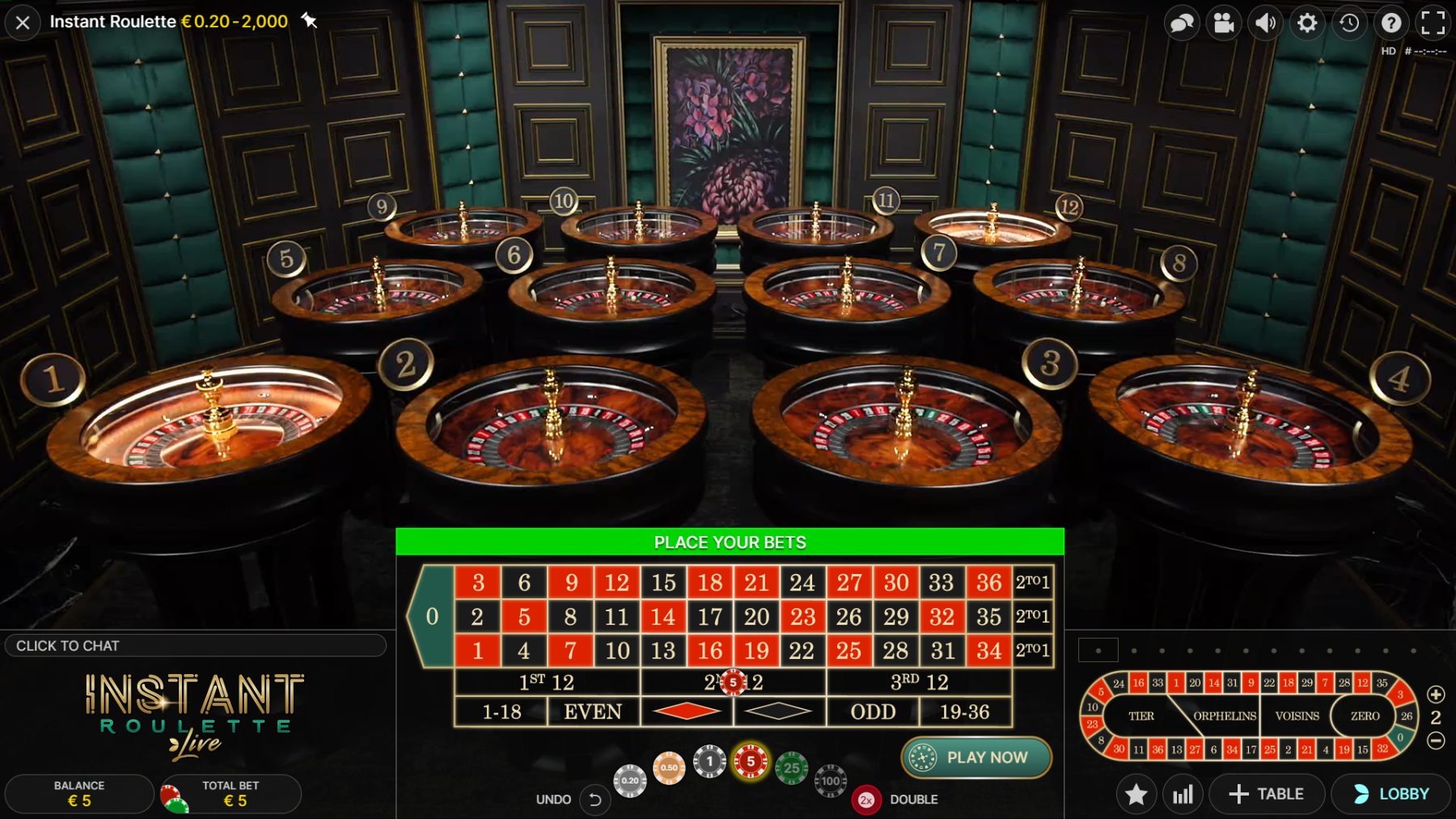Image resolution: width=1456 pixels, height=819 pixels.
Task: Close the Instant Roulette game
Action: pyautogui.click(x=23, y=23)
